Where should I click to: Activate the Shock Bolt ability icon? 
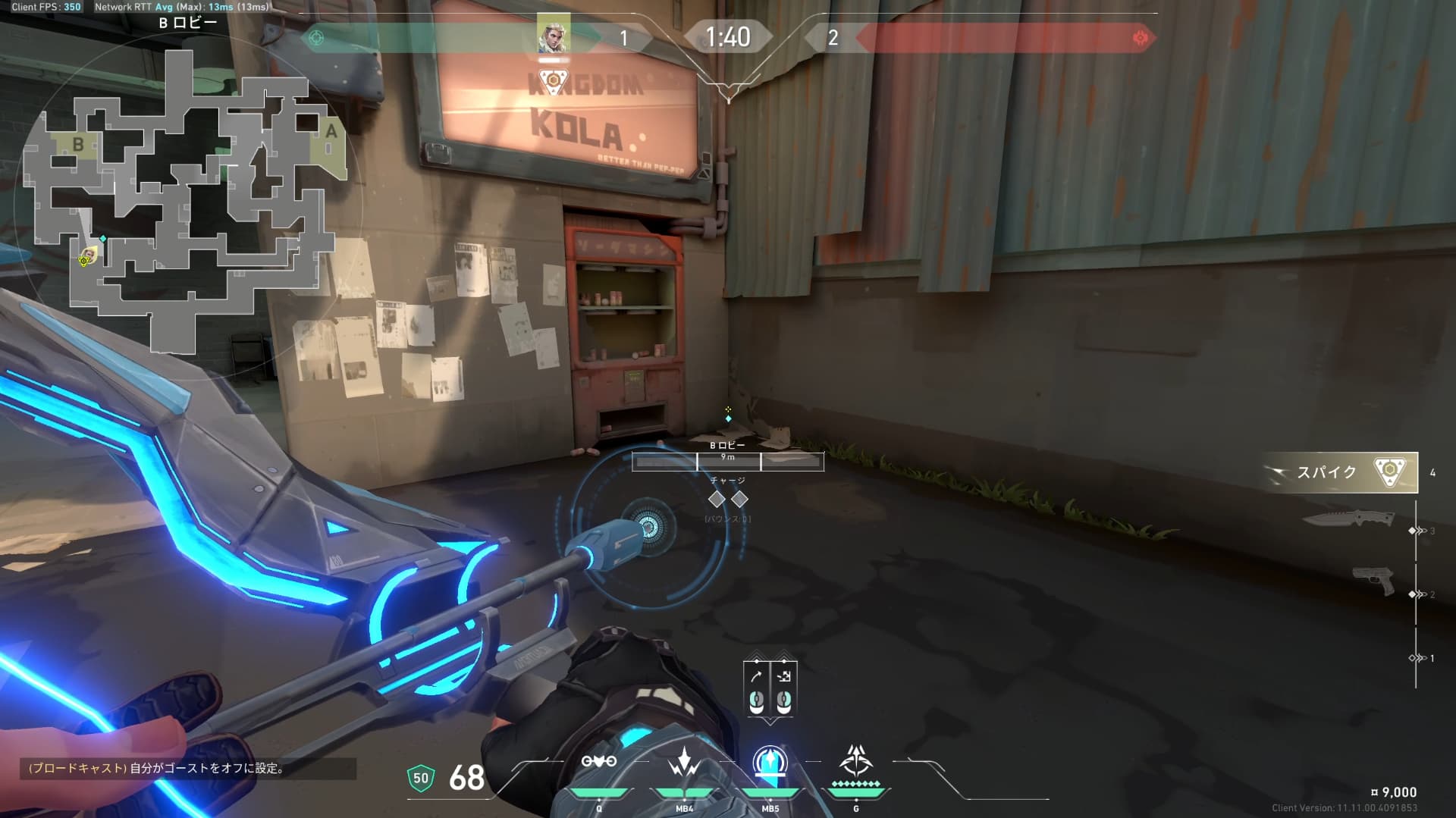pyautogui.click(x=684, y=762)
